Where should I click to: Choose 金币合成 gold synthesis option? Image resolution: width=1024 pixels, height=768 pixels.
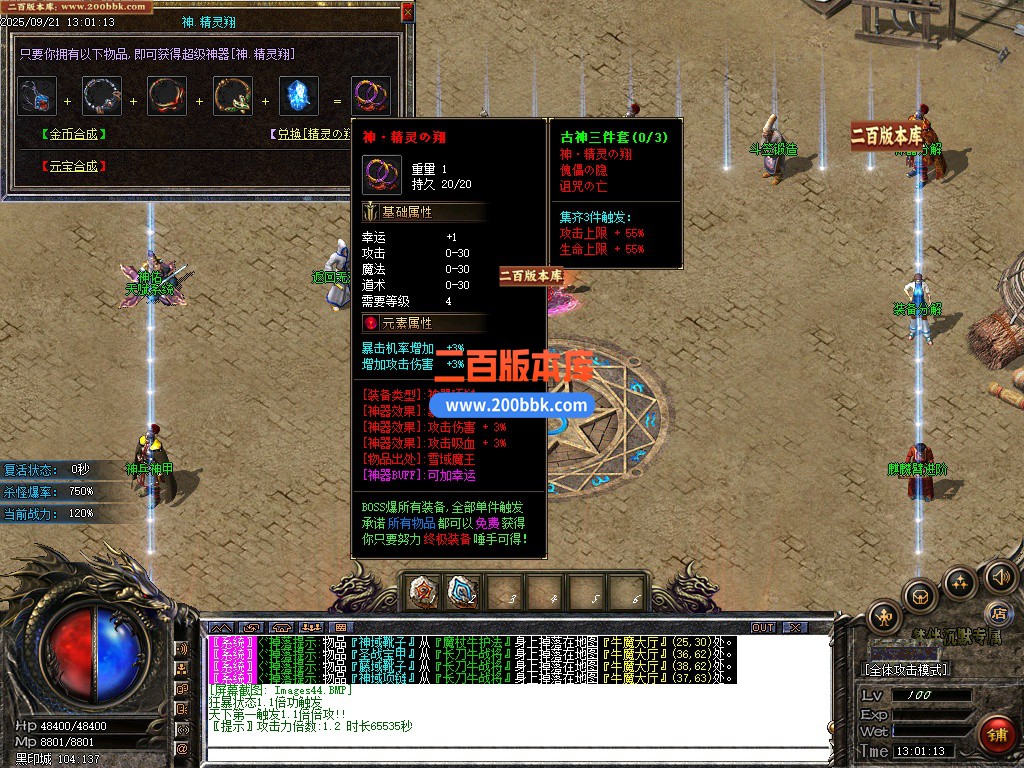pyautogui.click(x=73, y=133)
